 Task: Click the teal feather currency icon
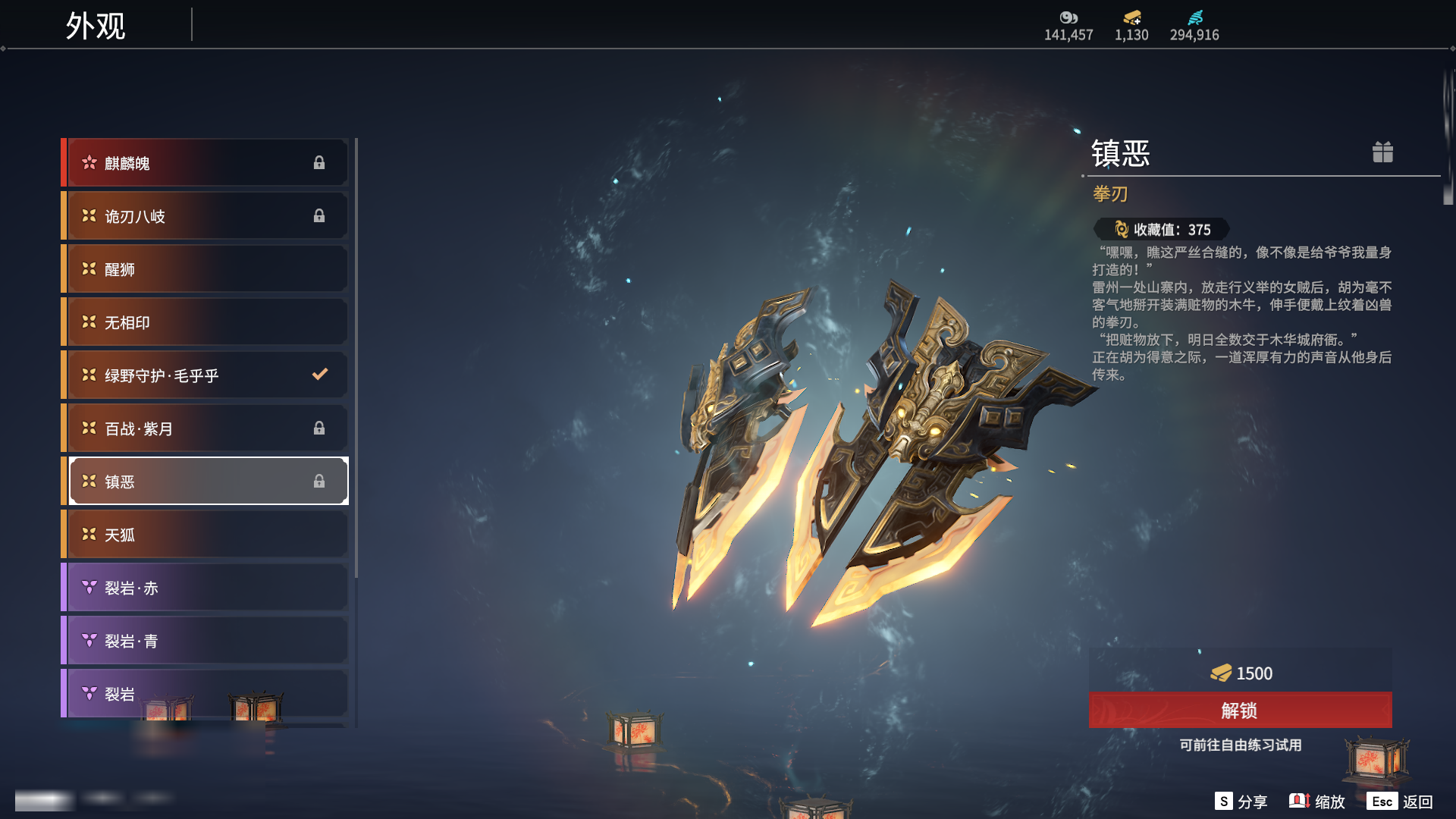click(1195, 17)
